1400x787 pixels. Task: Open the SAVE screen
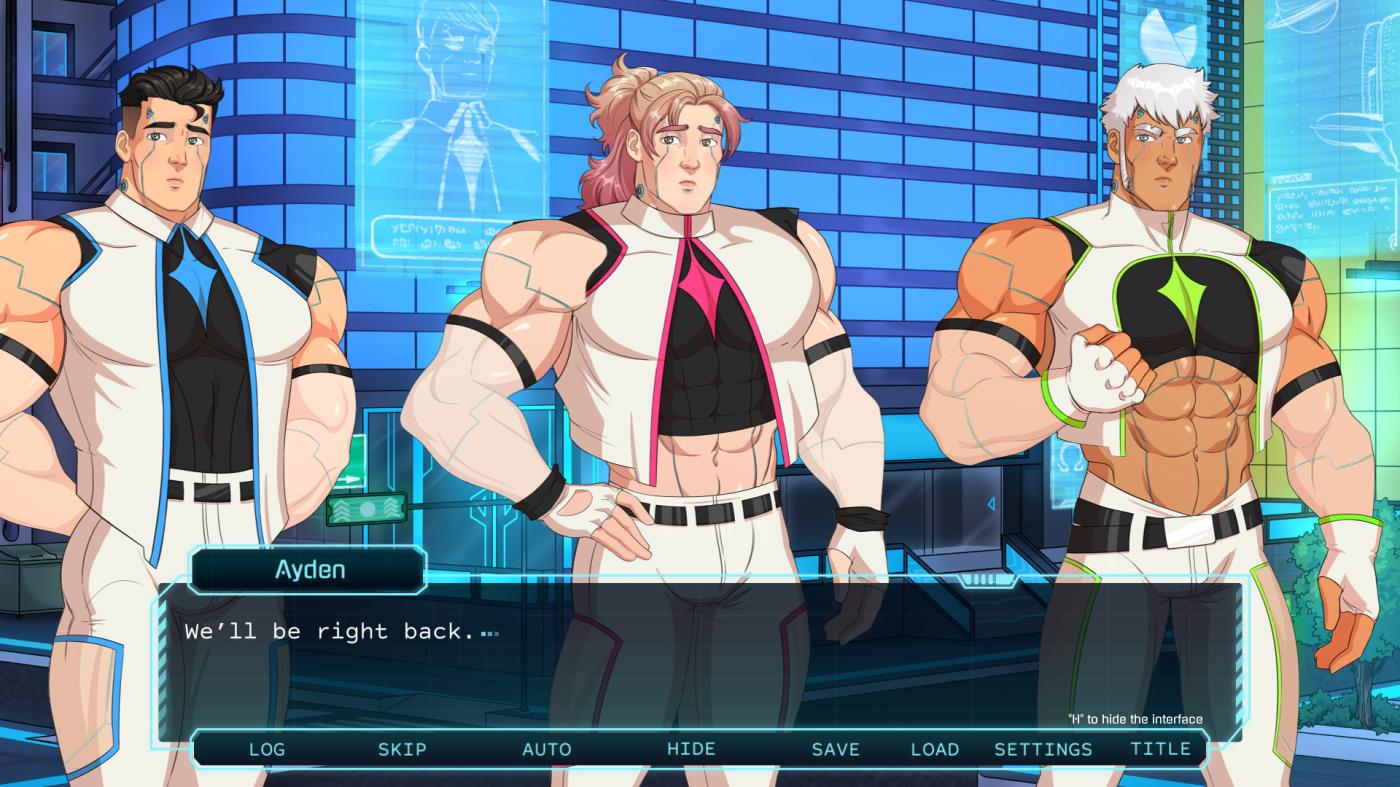coord(835,749)
